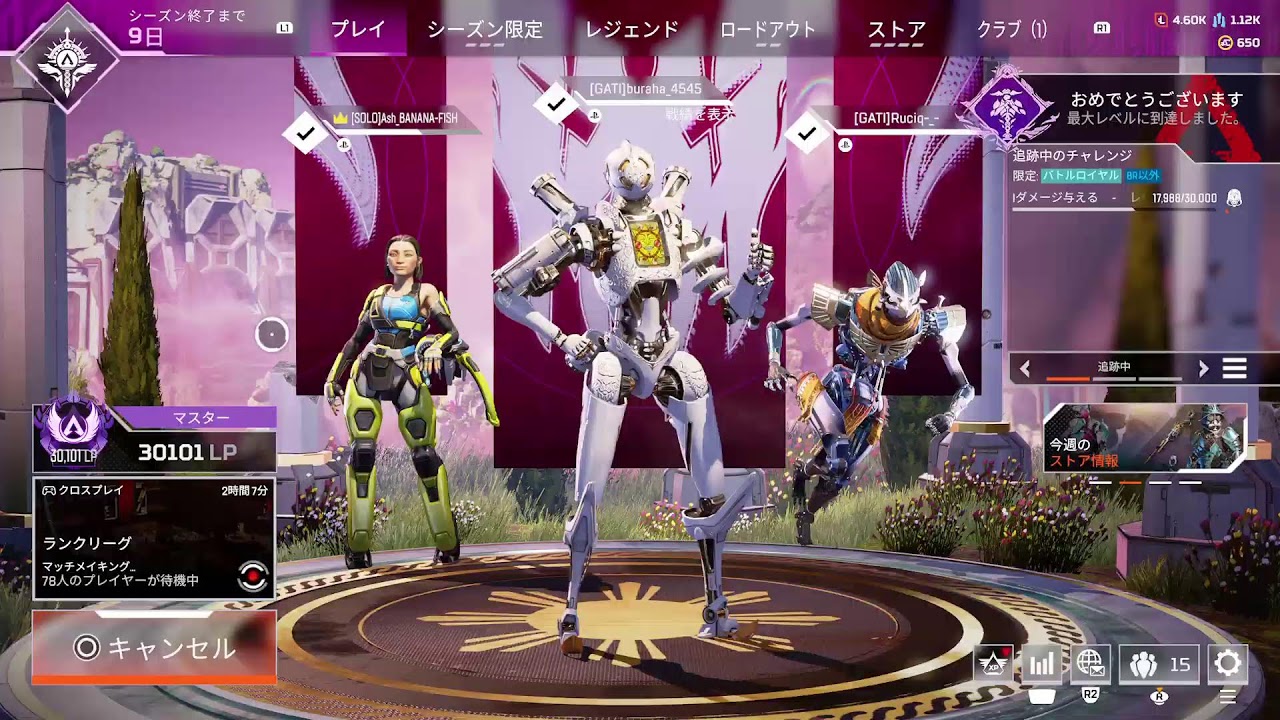Click the Apex Coins icon showing 650
This screenshot has width=1280, height=720.
1225,44
